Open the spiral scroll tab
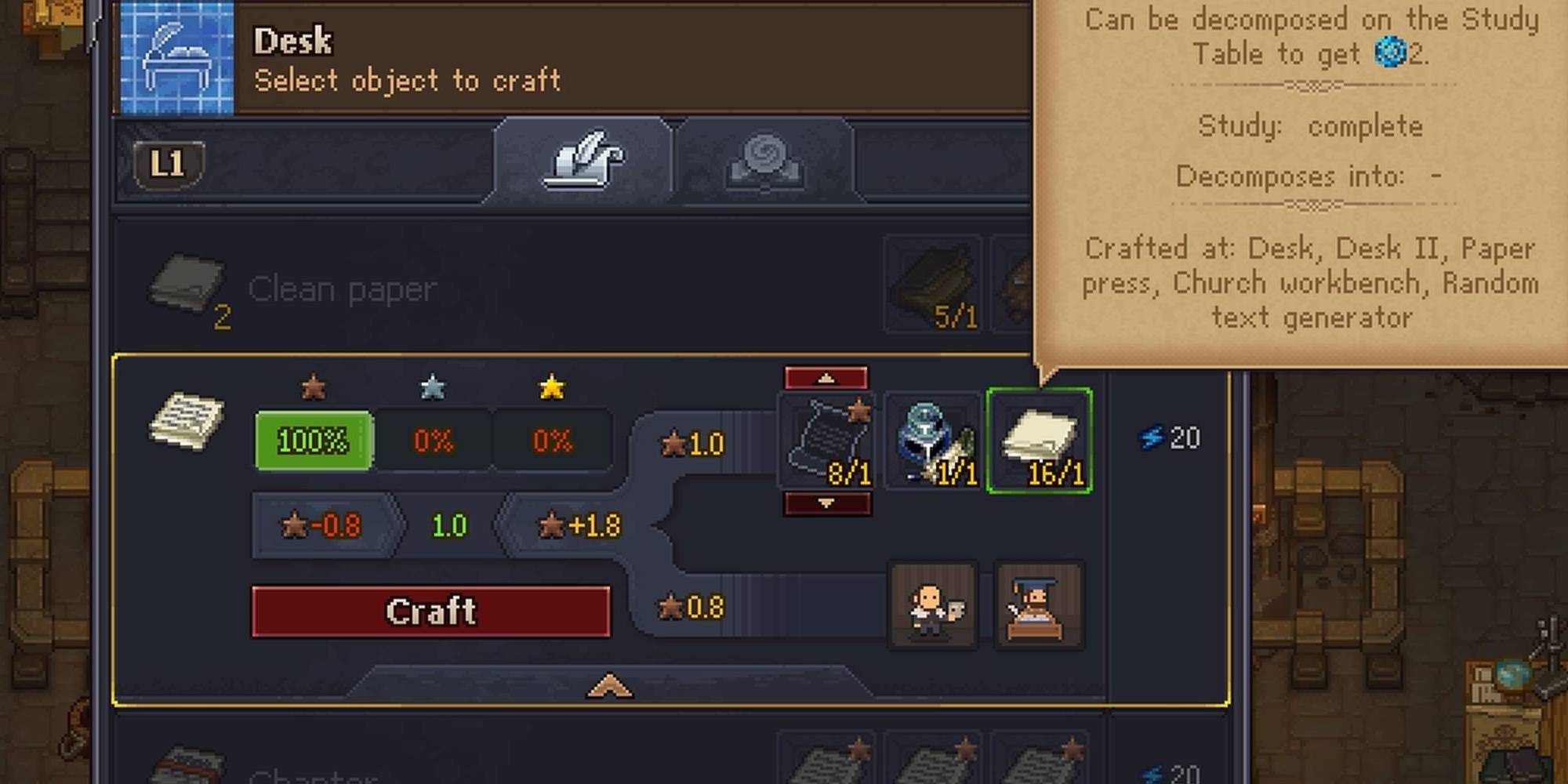The width and height of the screenshot is (1568, 784). 764,161
